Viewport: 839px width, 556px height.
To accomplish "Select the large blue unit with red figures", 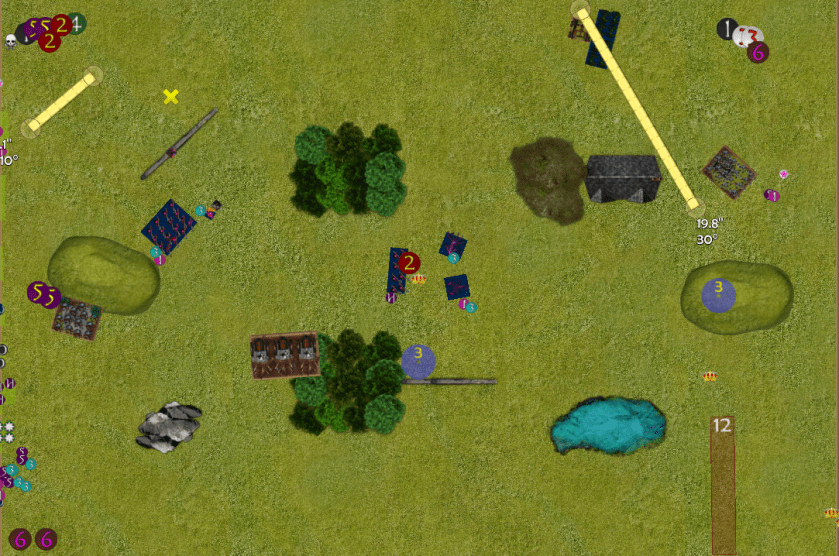I will click(168, 227).
